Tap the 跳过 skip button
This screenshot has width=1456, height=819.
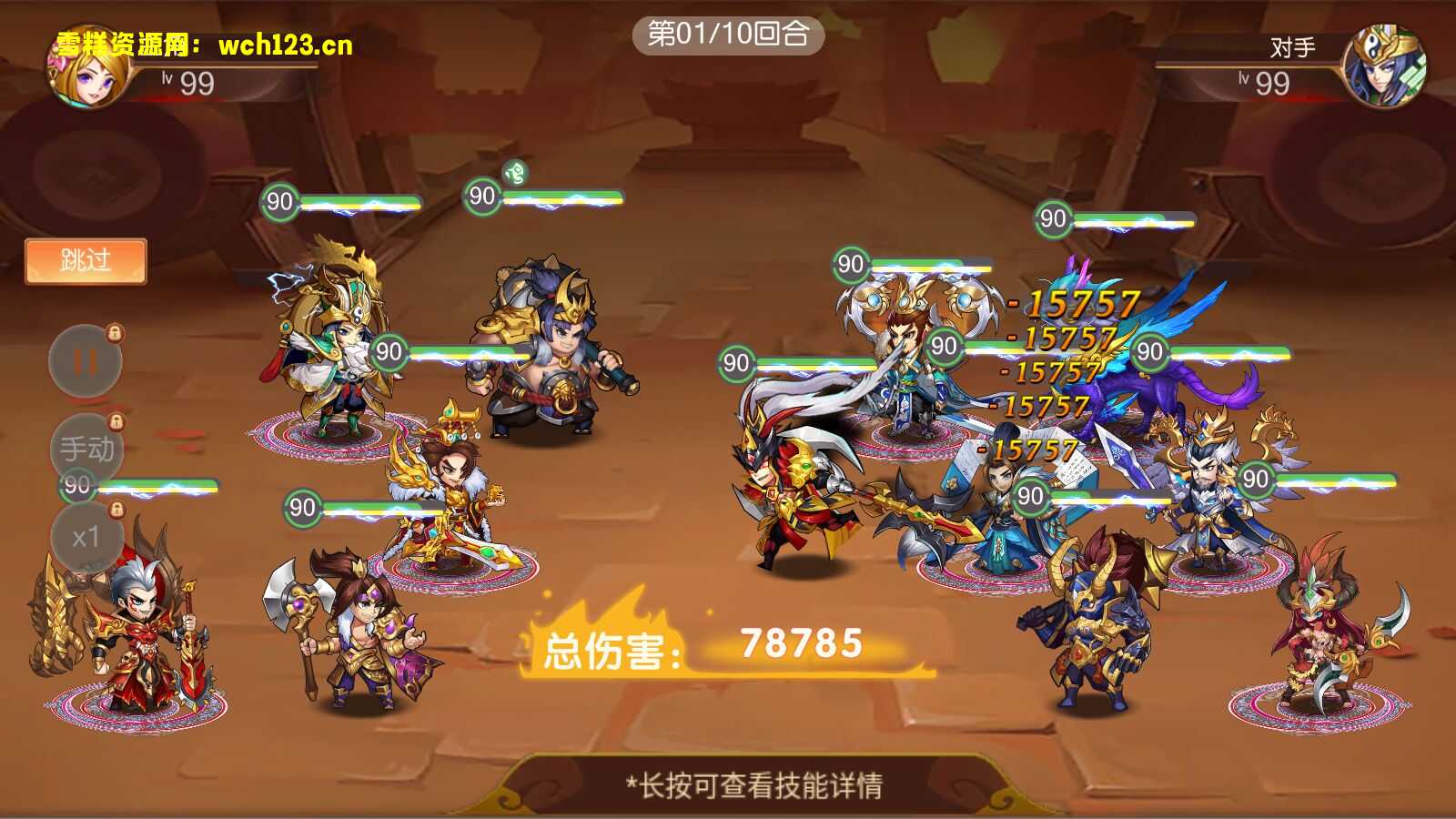(87, 259)
